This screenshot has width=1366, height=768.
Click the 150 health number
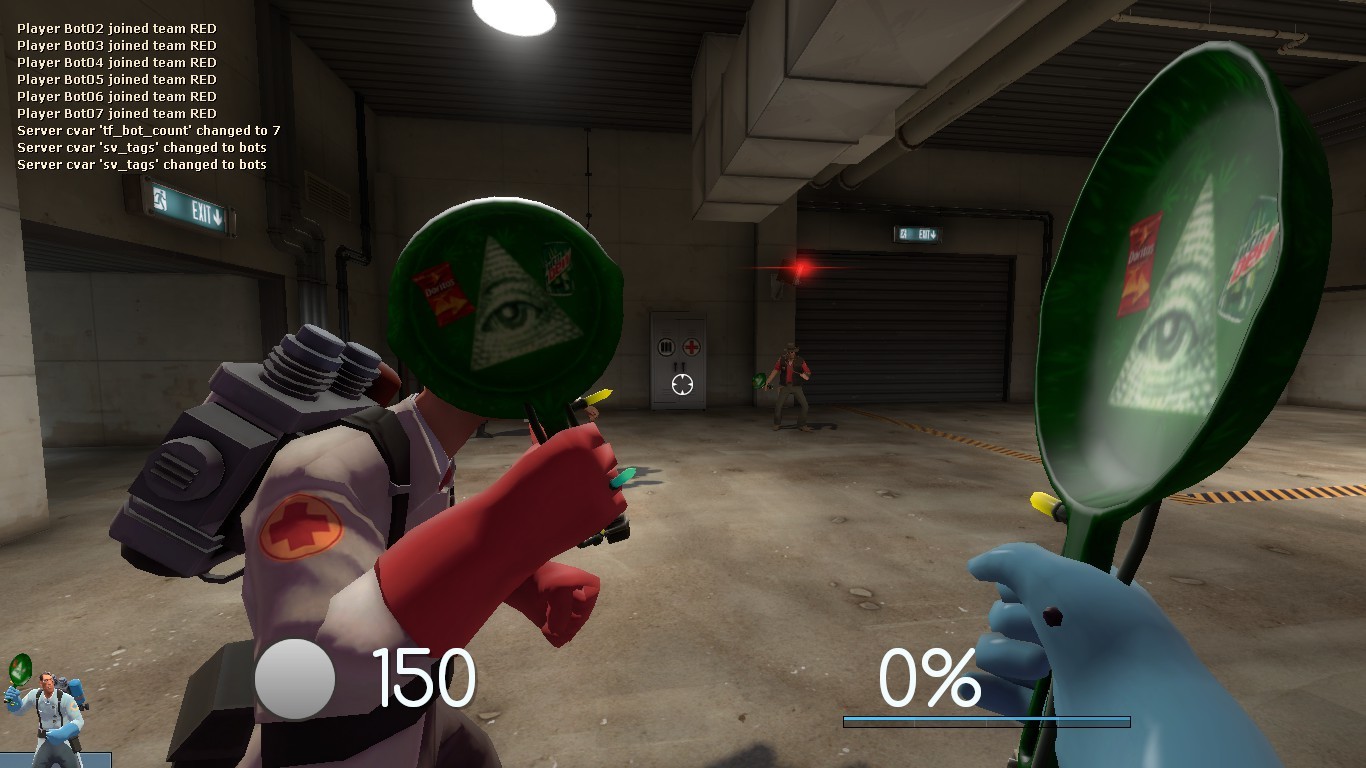(424, 679)
